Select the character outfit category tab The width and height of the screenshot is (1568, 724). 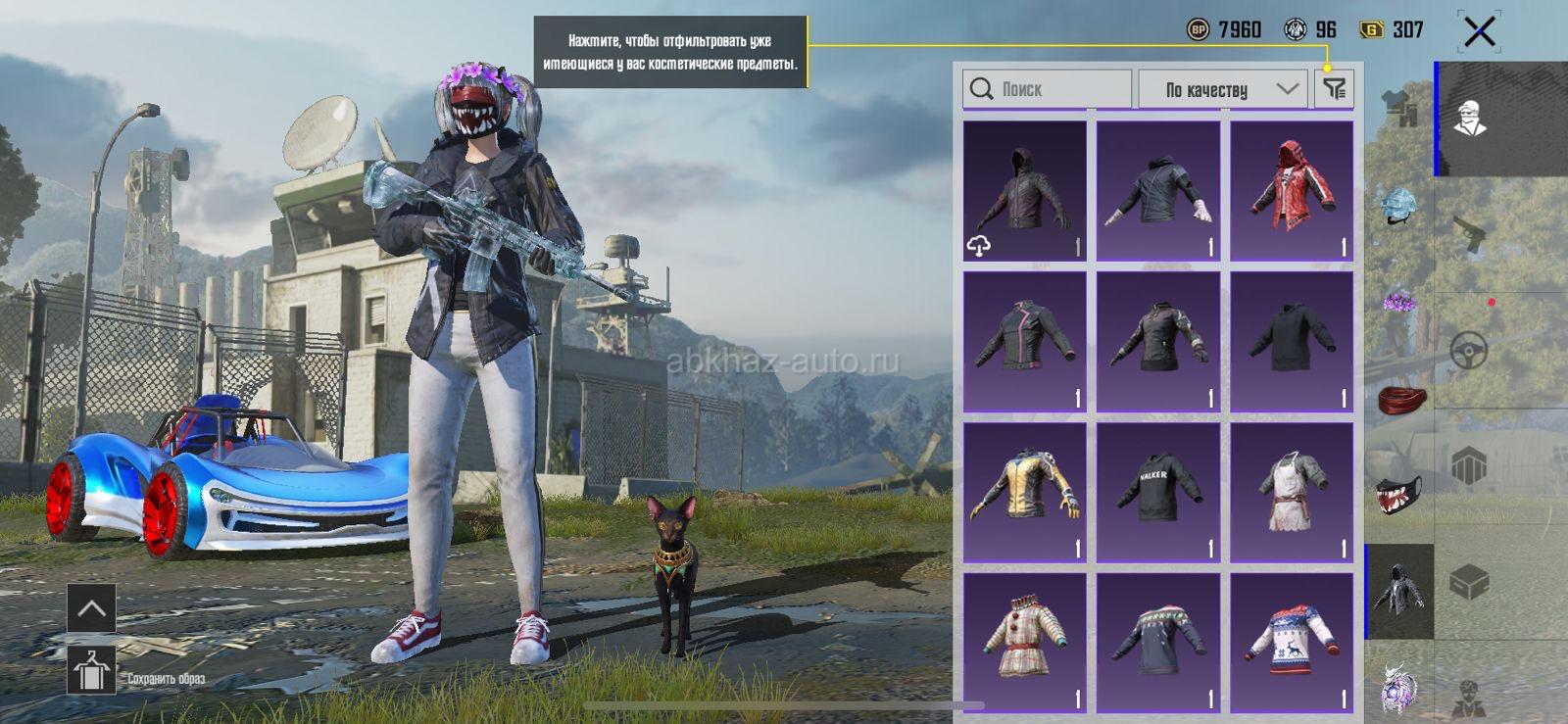(x=1469, y=119)
